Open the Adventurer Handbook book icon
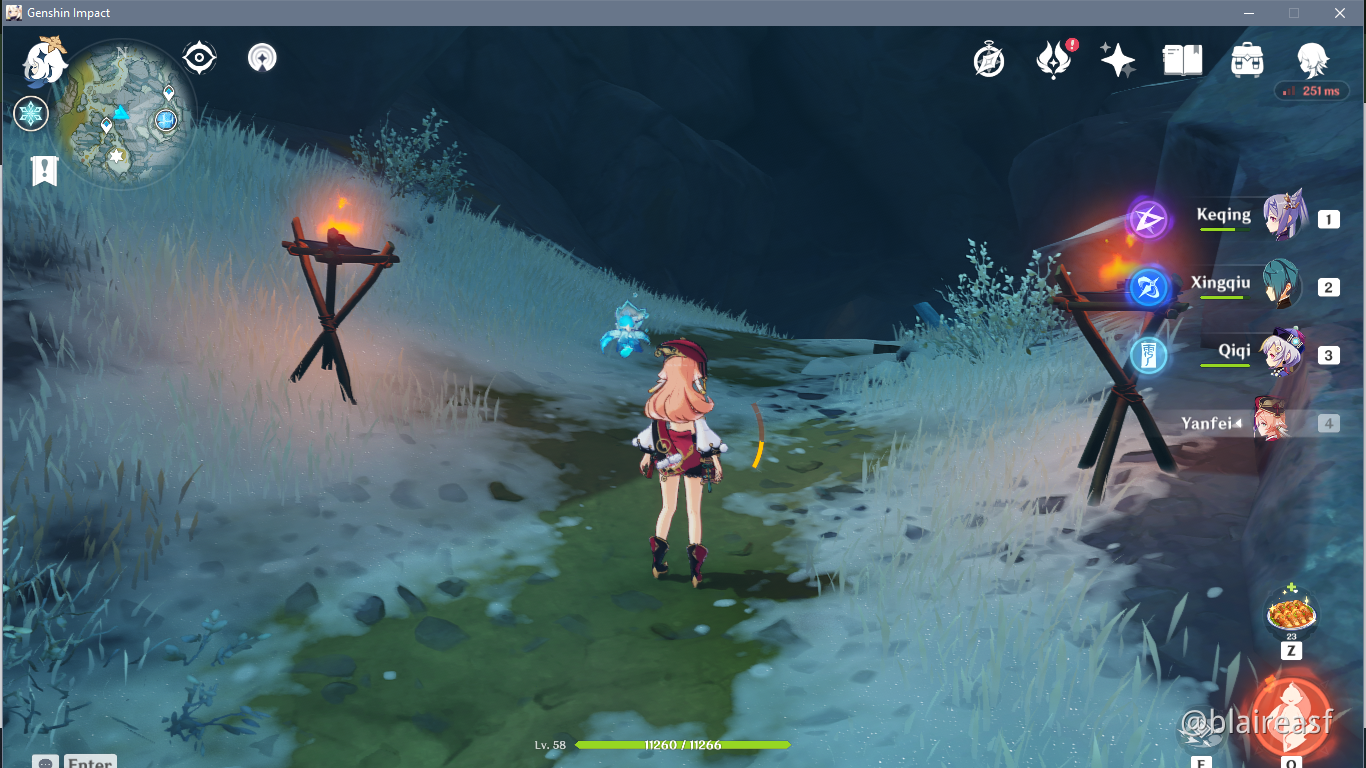This screenshot has width=1366, height=768. pyautogui.click(x=1182, y=60)
